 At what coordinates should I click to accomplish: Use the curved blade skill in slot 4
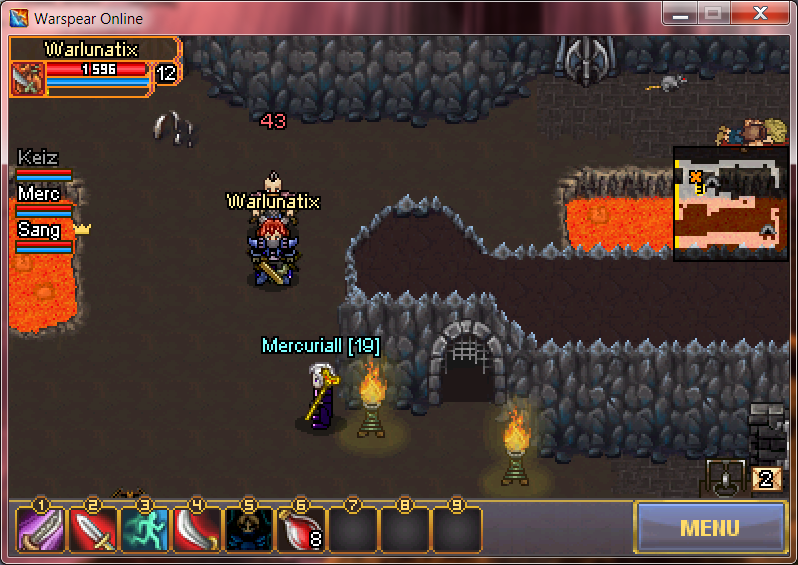tap(197, 530)
